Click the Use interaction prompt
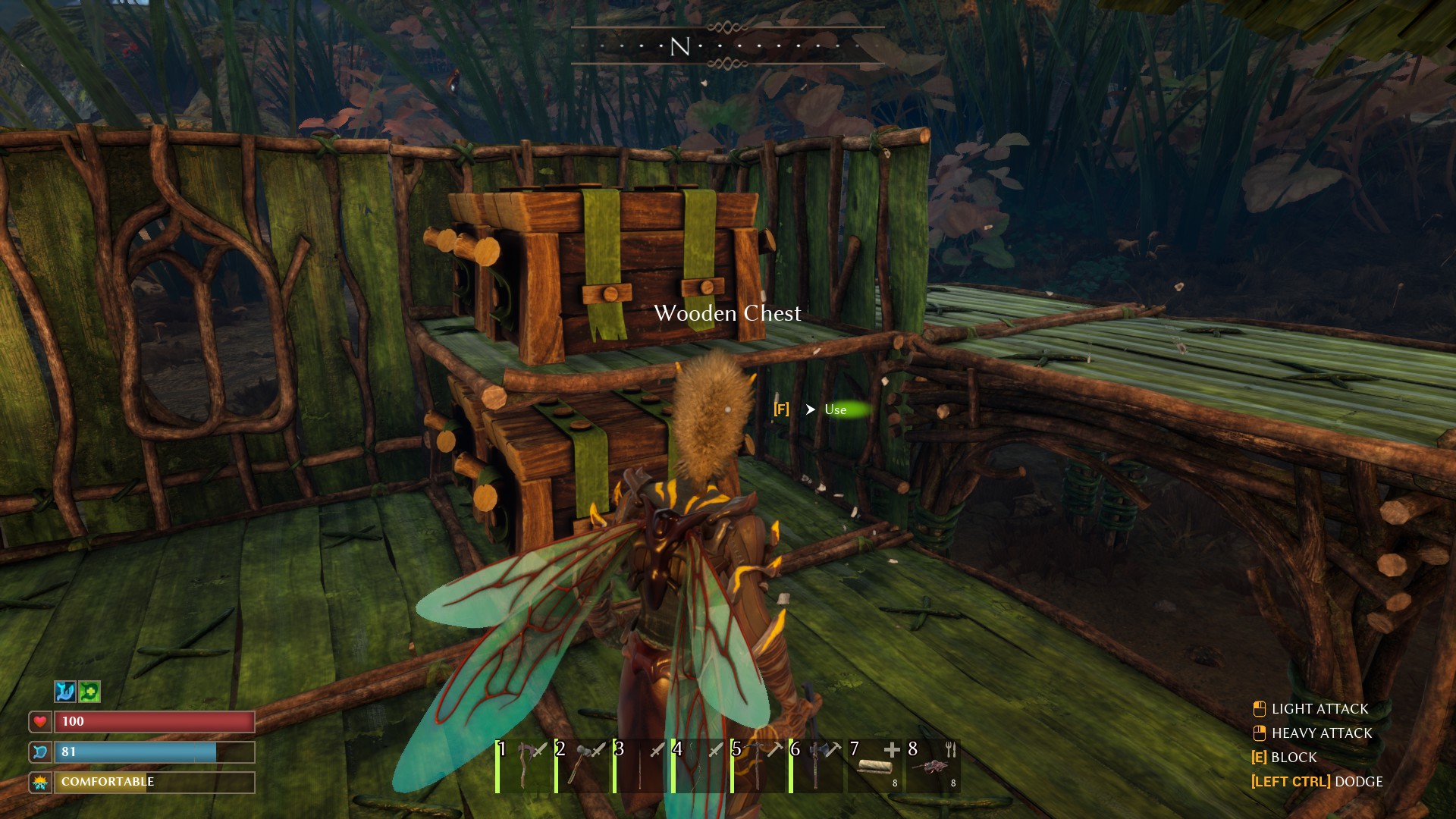This screenshot has width=1456, height=819. 837,409
